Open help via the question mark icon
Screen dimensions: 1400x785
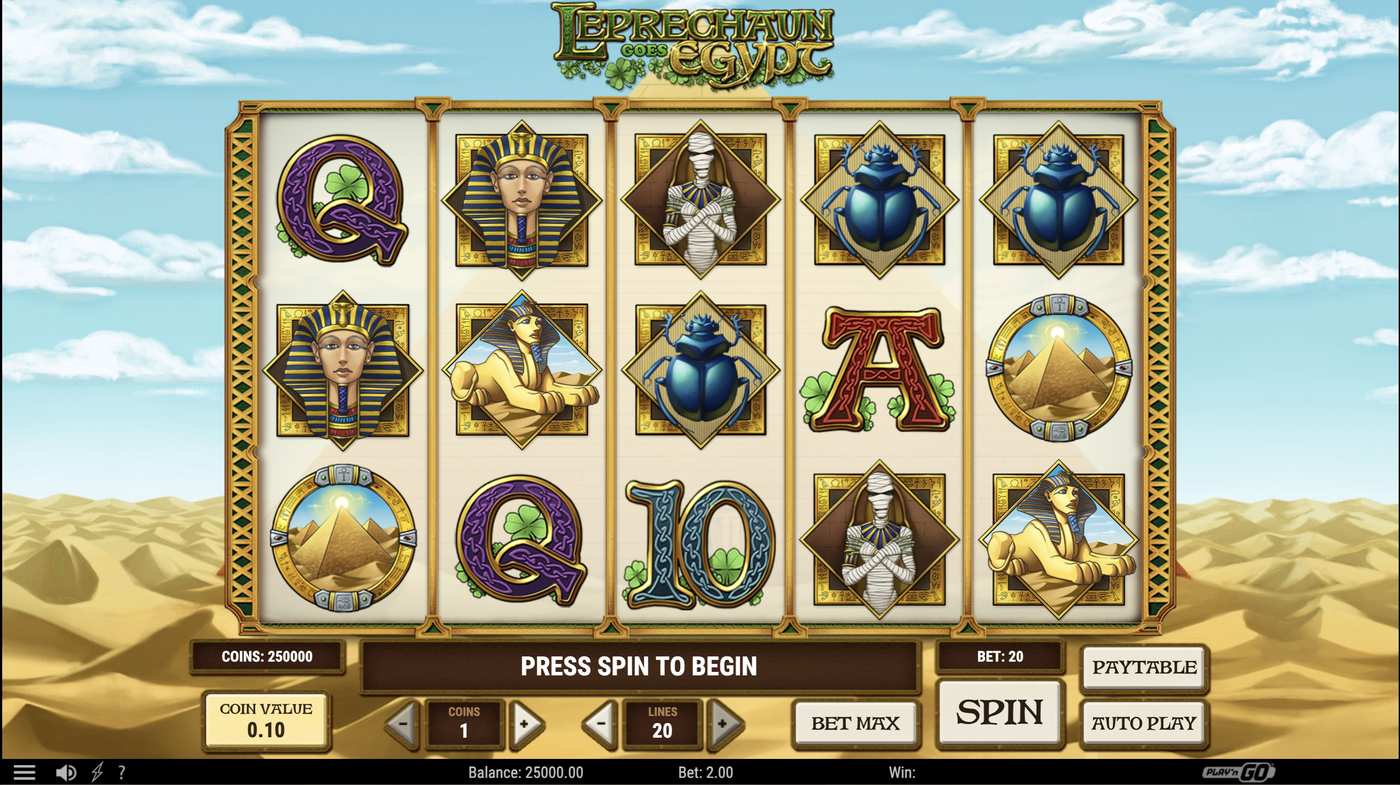(121, 771)
